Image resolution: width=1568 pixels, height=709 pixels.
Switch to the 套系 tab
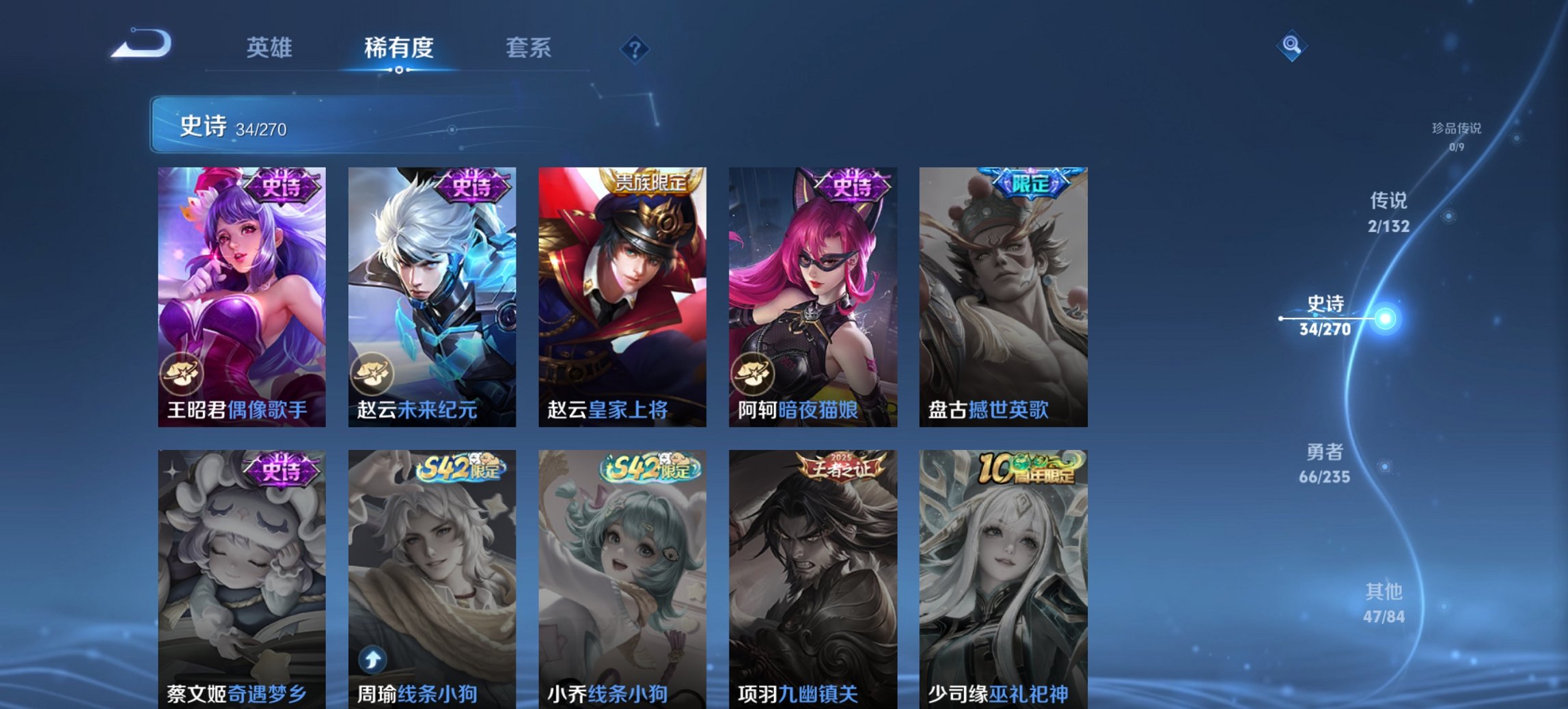coord(529,48)
